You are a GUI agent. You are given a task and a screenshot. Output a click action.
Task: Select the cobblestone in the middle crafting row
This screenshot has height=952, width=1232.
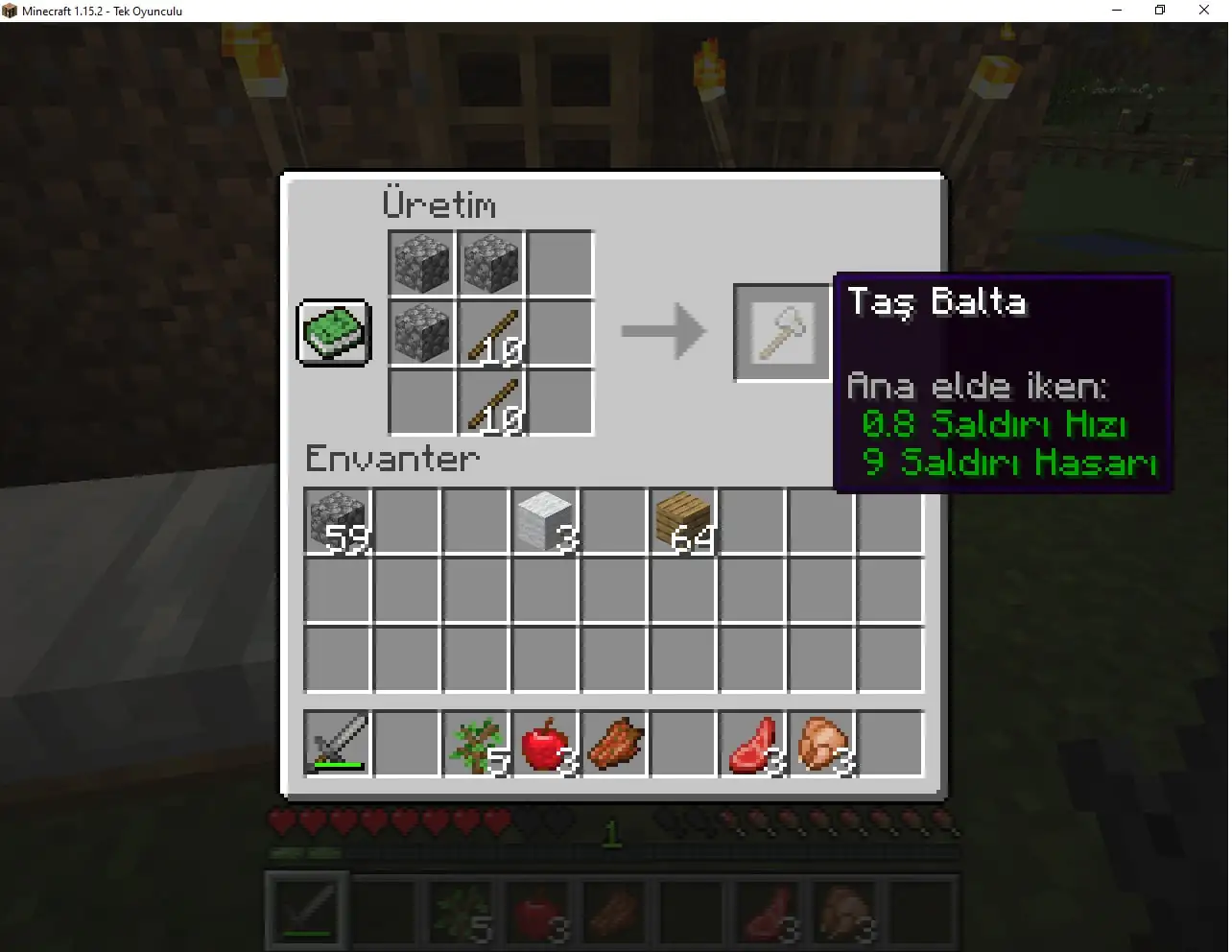[420, 333]
